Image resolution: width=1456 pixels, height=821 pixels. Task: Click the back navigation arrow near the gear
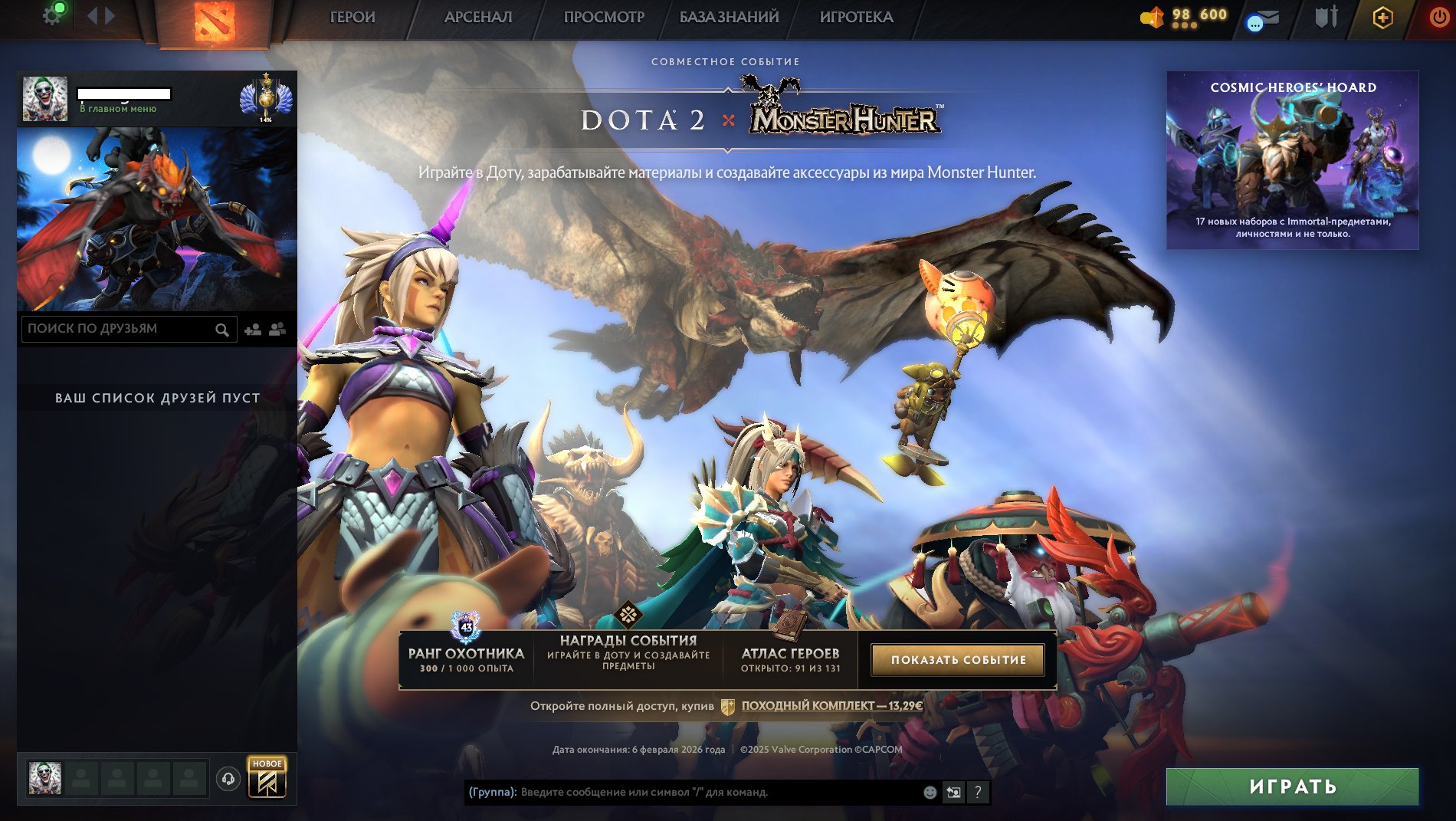[91, 15]
